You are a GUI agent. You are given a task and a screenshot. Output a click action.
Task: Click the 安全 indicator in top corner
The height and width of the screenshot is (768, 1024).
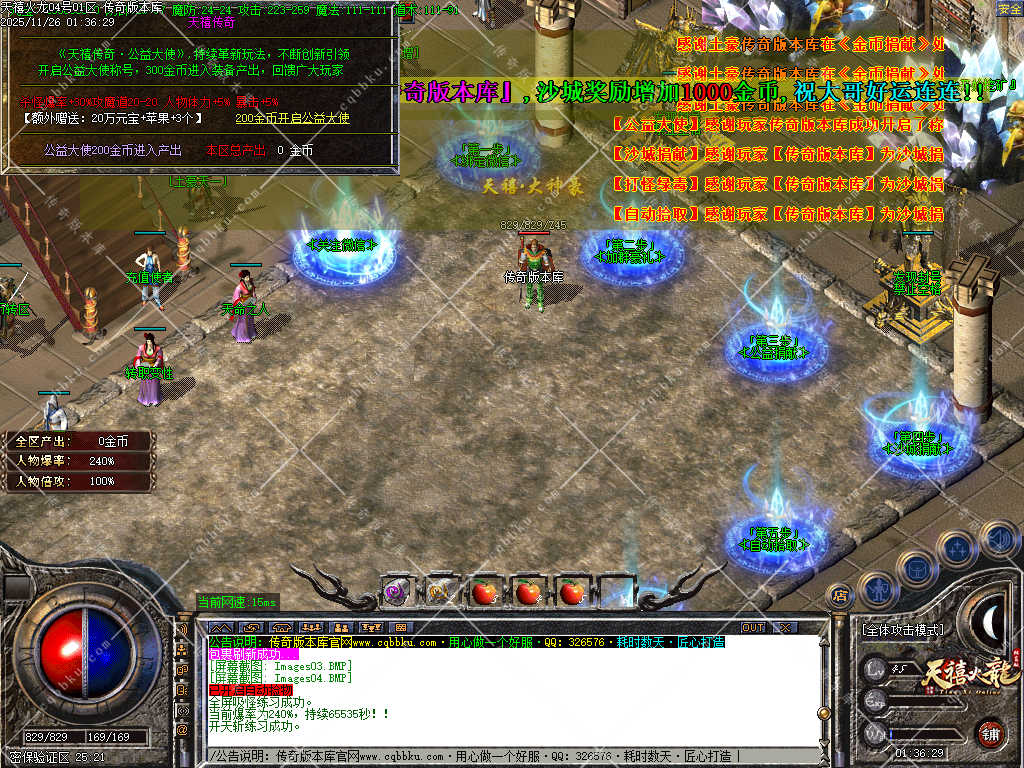point(1009,9)
